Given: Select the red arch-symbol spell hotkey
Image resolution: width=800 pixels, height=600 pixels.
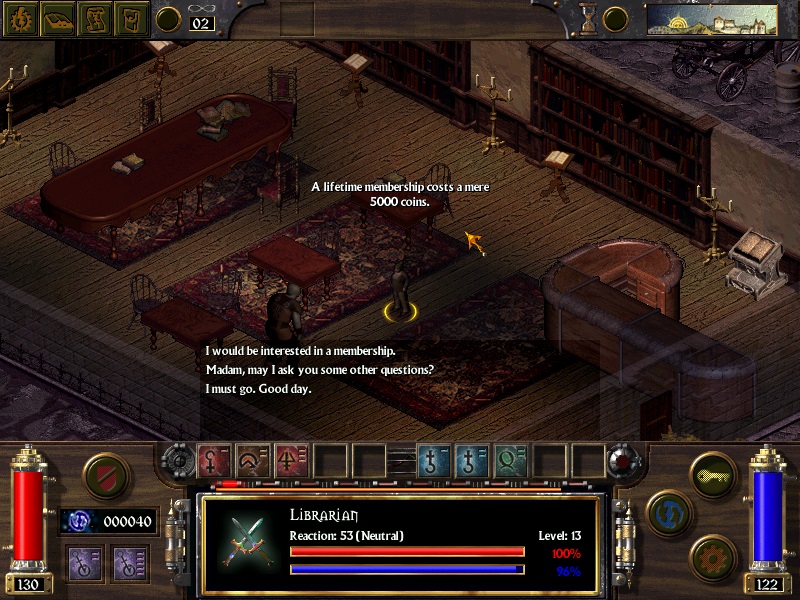Looking at the screenshot, I should tap(253, 461).
